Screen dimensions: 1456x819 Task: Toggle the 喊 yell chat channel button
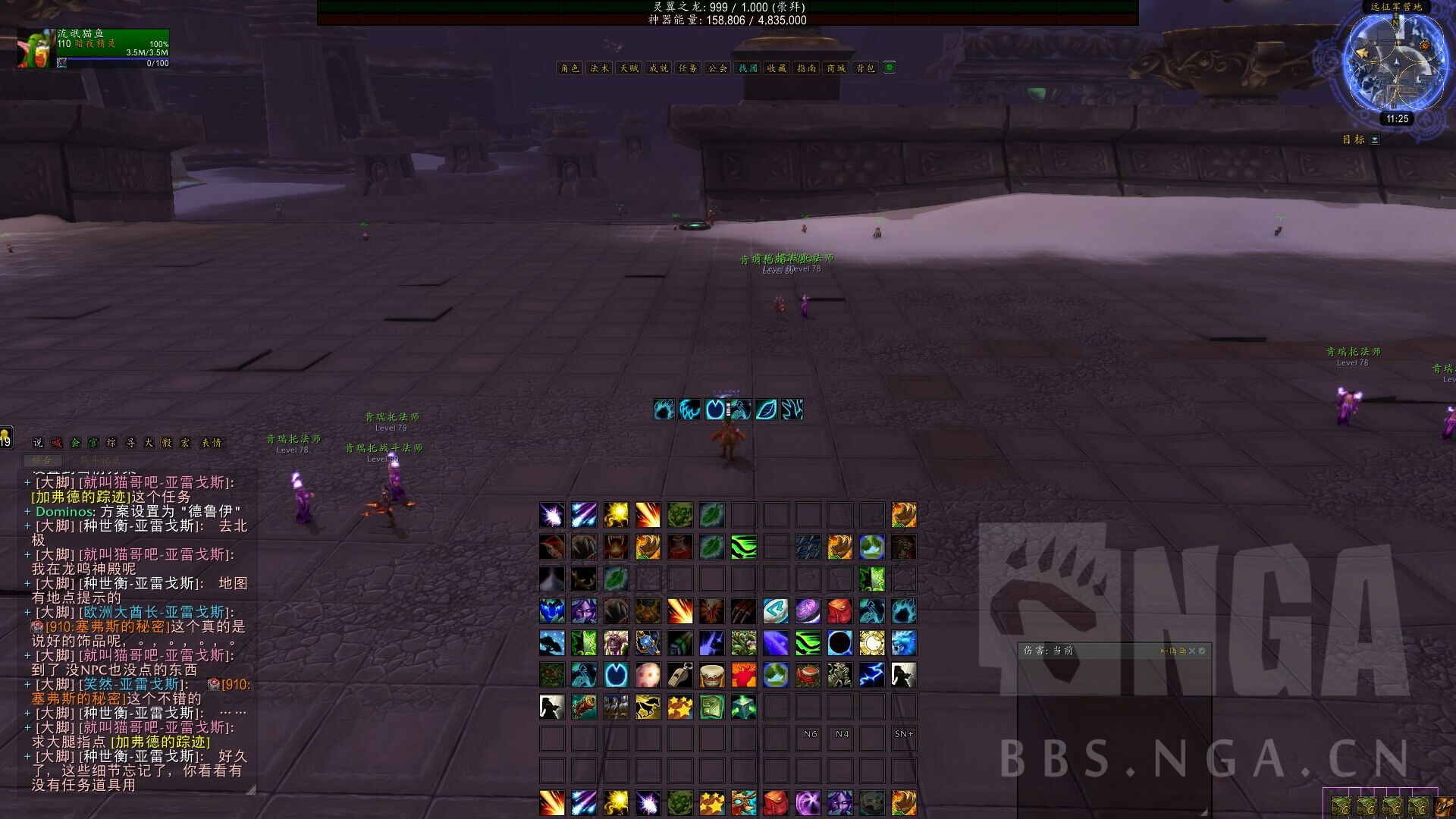tap(57, 442)
